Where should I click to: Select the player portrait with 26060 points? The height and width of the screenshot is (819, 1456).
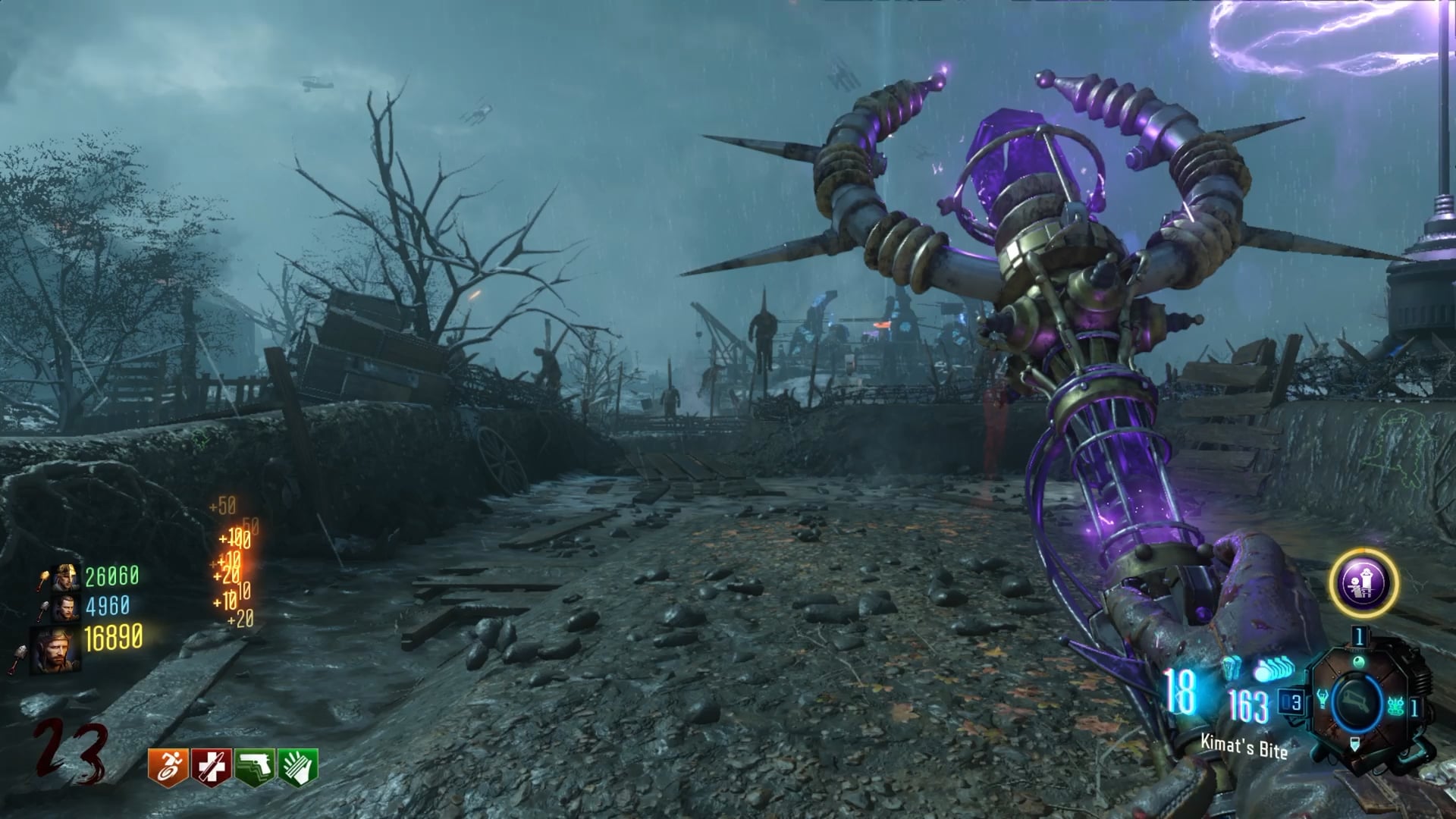click(x=66, y=578)
